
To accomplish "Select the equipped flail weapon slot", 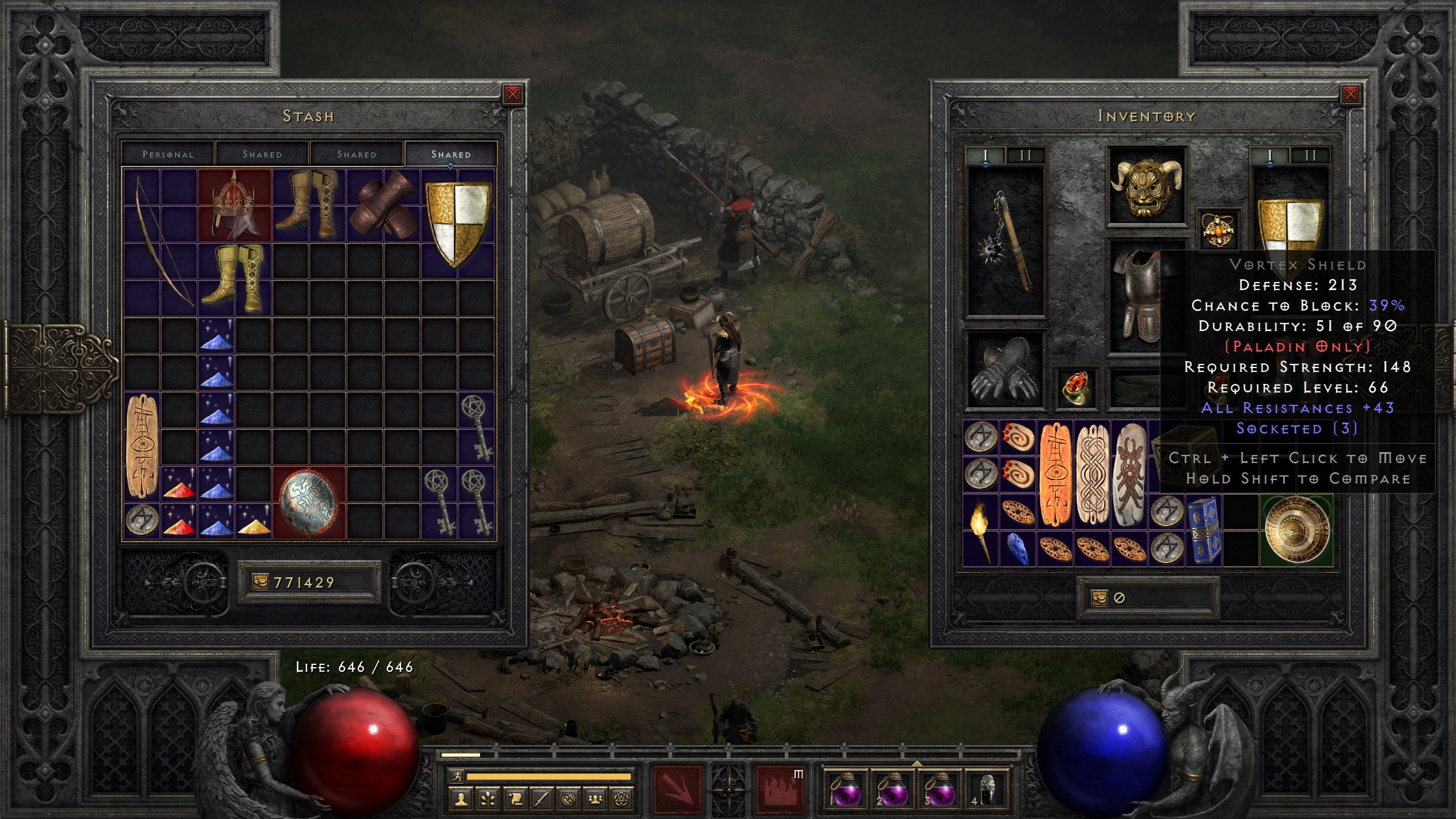I will pos(1006,242).
